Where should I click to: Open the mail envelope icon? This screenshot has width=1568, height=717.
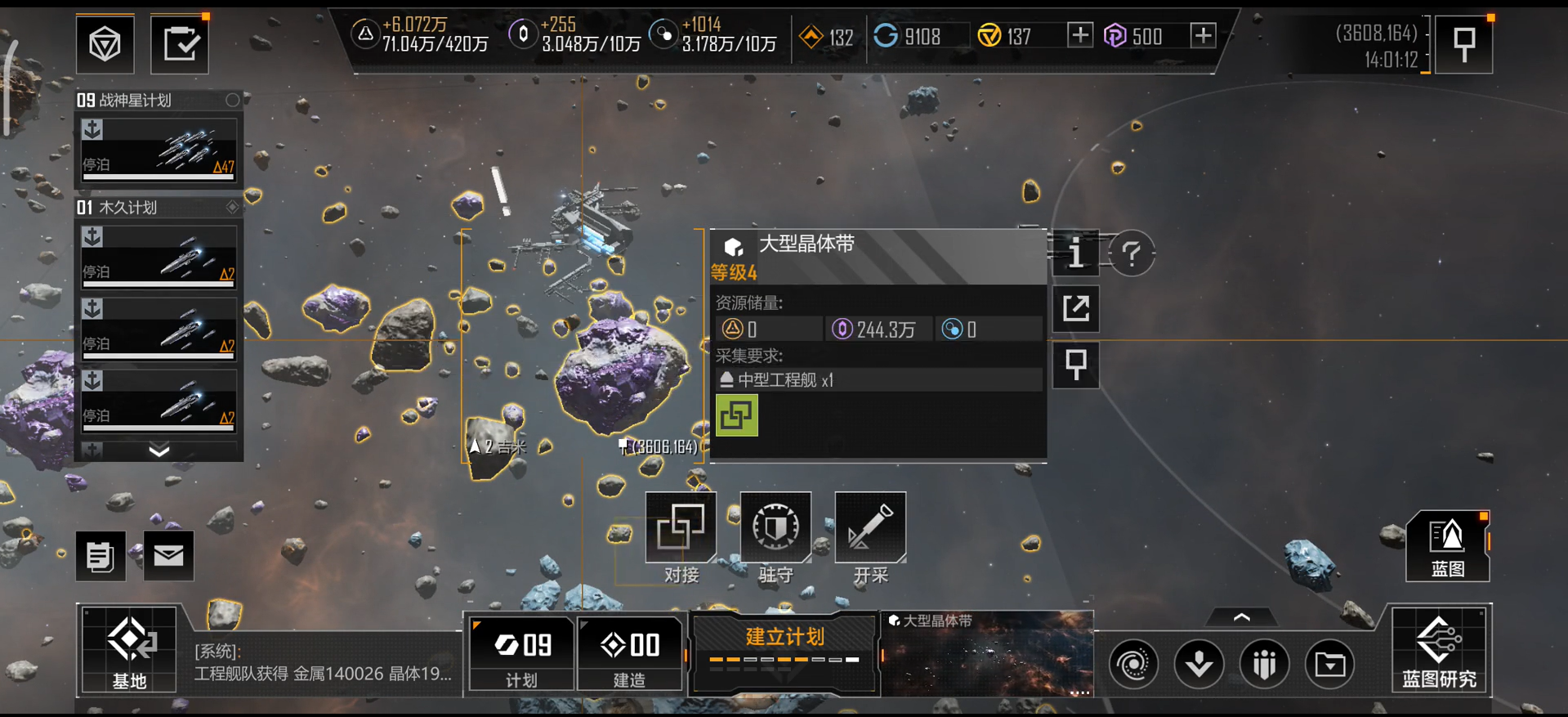[x=168, y=556]
